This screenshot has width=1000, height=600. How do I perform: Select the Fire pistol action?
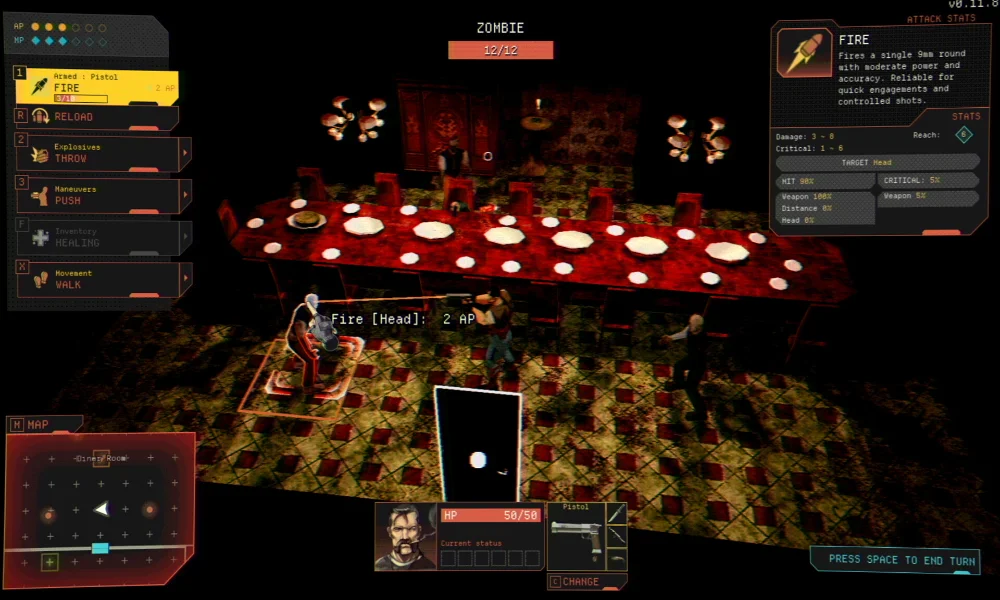(x=97, y=88)
